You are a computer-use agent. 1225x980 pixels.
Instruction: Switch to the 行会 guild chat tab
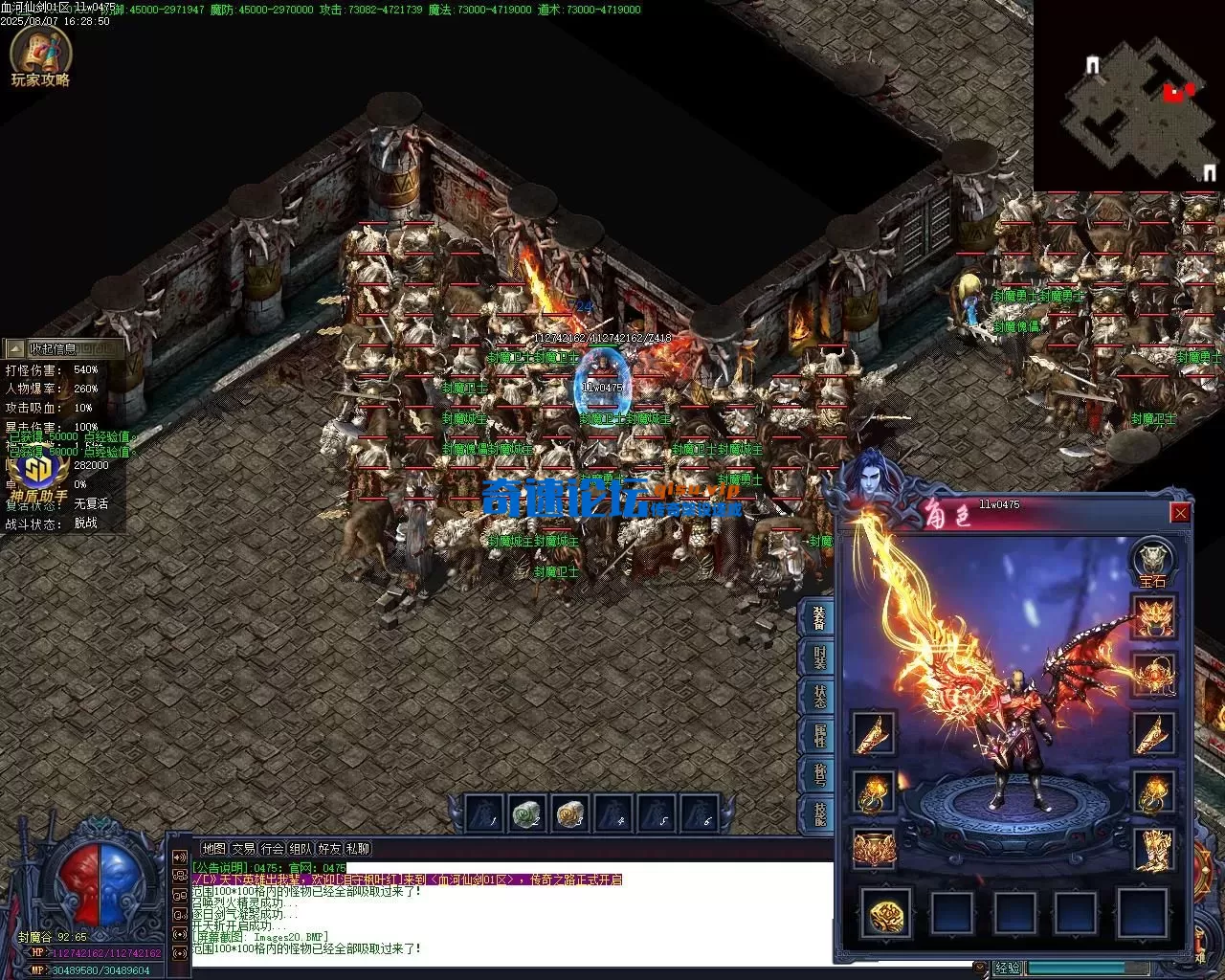tap(273, 849)
